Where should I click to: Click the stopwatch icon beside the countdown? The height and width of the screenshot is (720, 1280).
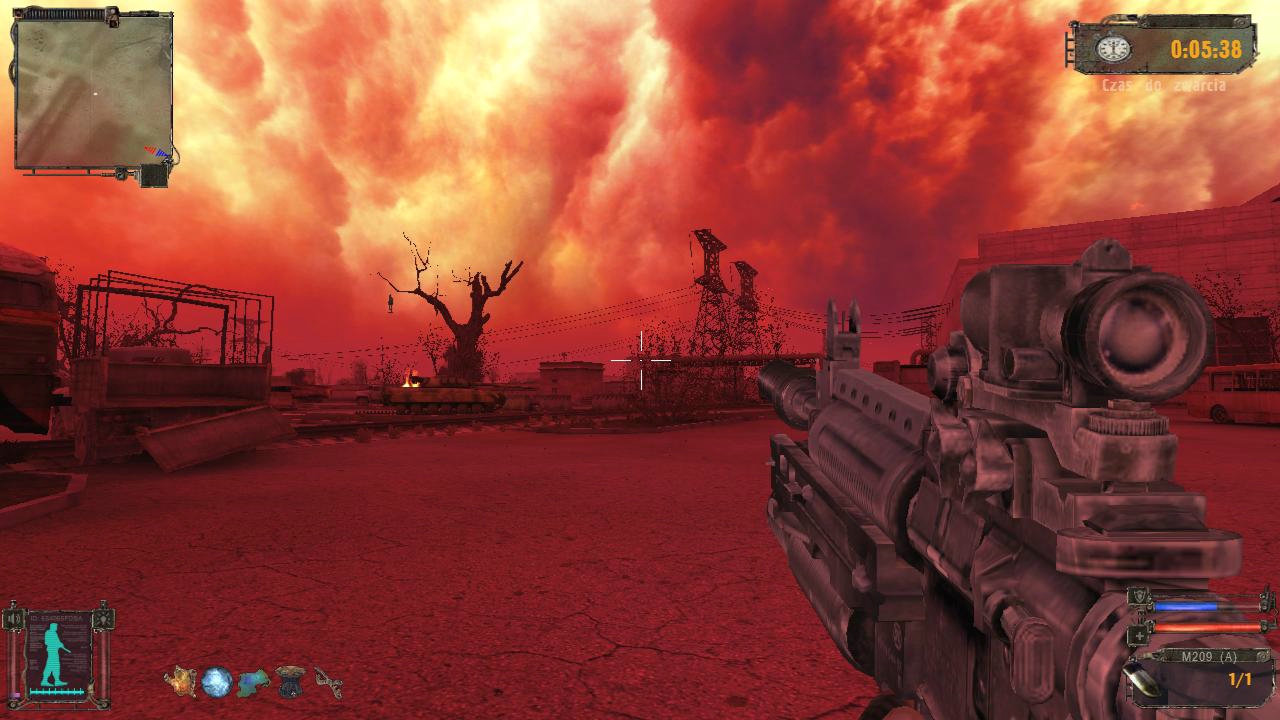tap(1112, 48)
